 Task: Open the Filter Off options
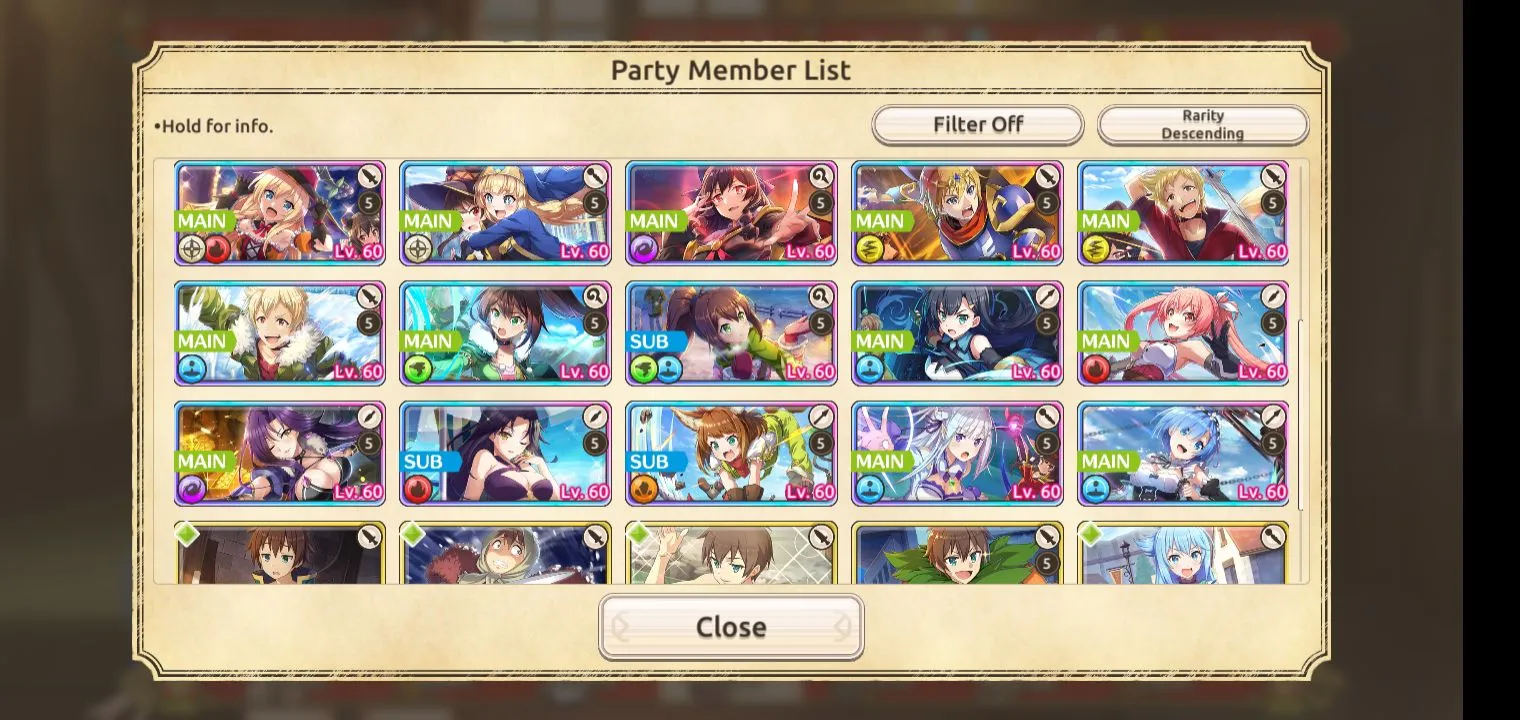coord(977,125)
